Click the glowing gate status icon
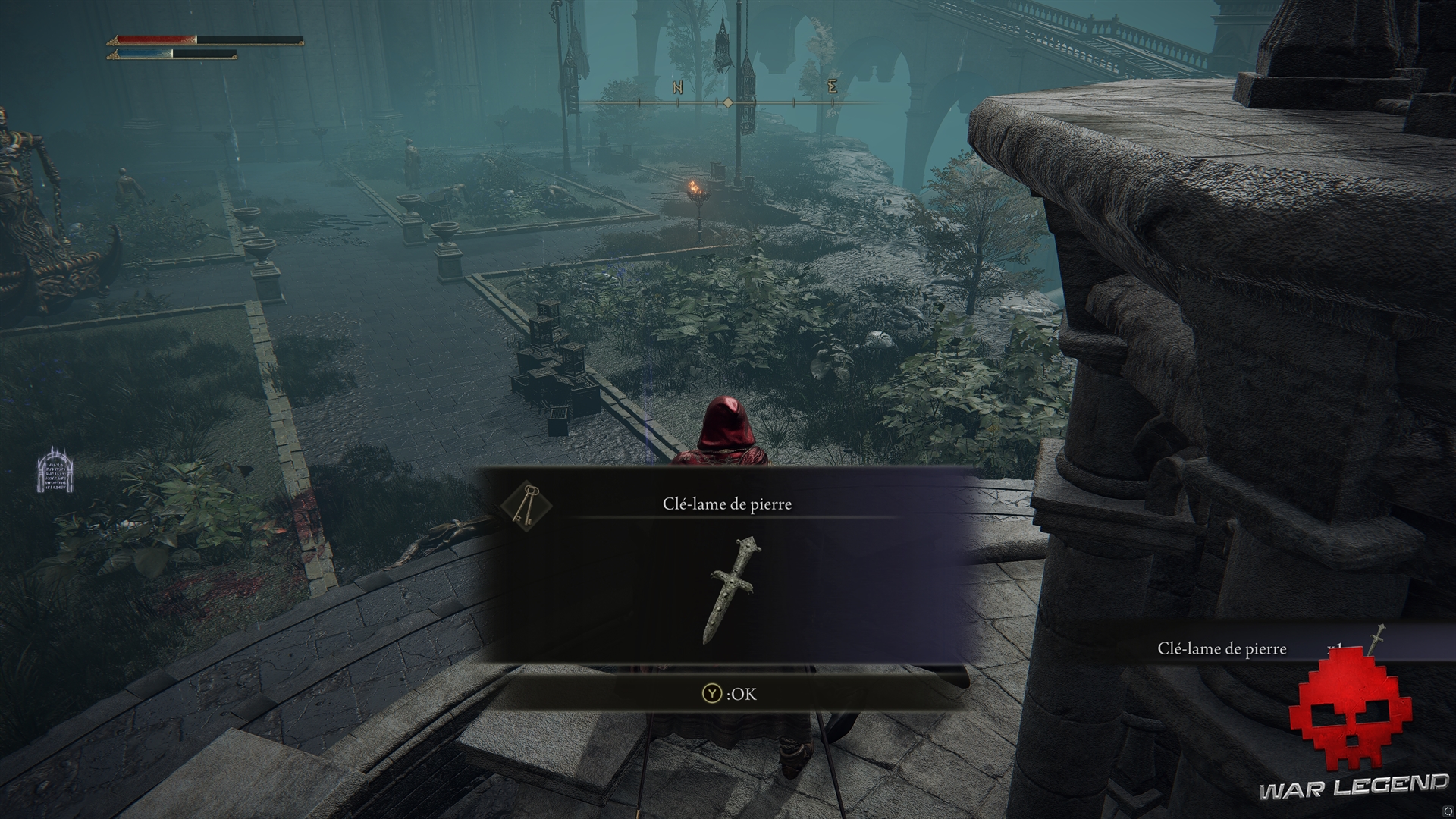 55,471
